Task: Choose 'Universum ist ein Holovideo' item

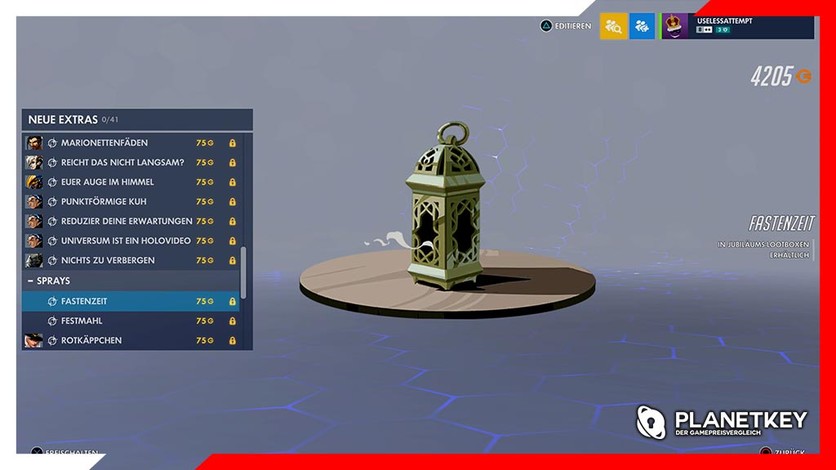Action: pyautogui.click(x=130, y=241)
